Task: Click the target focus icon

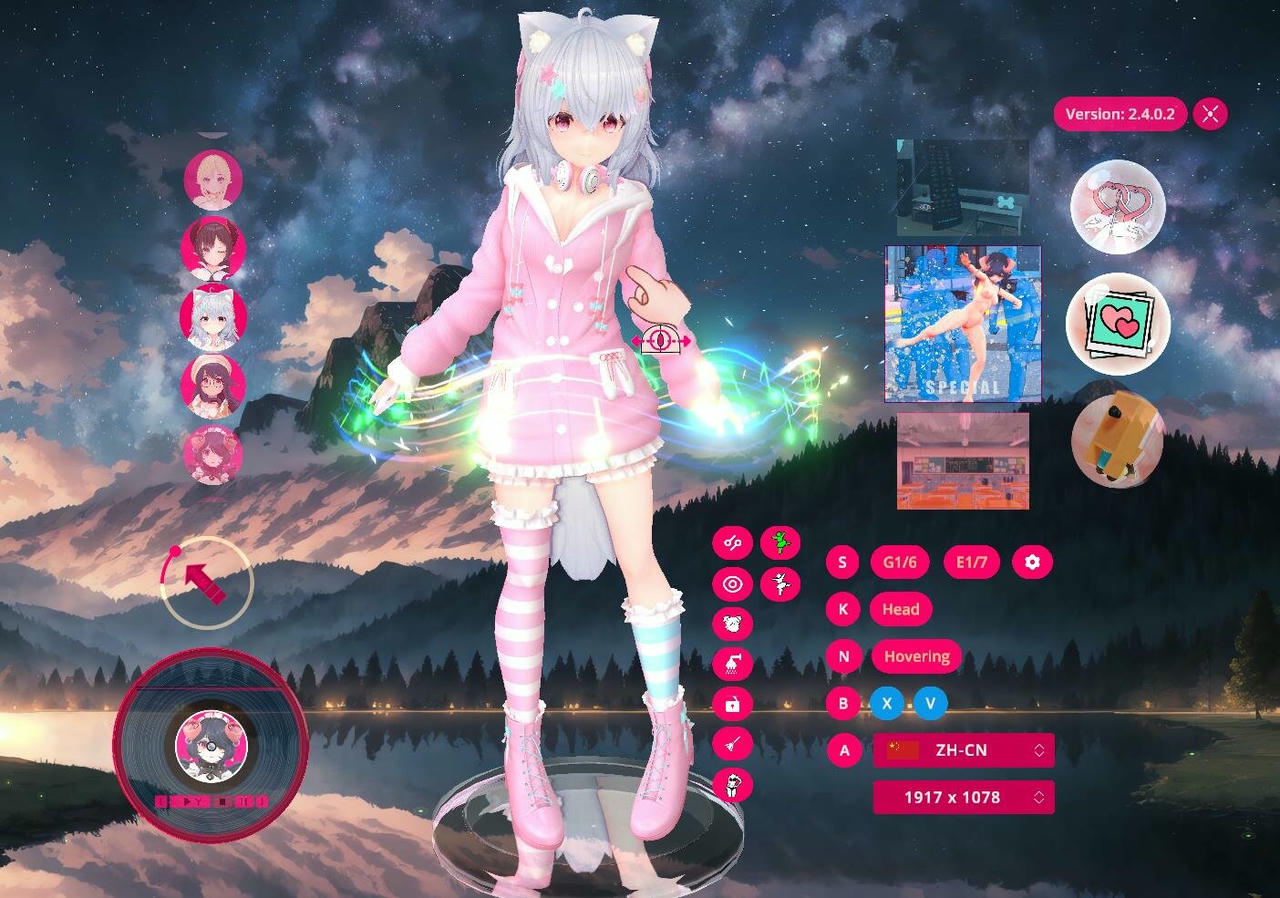Action: click(733, 584)
